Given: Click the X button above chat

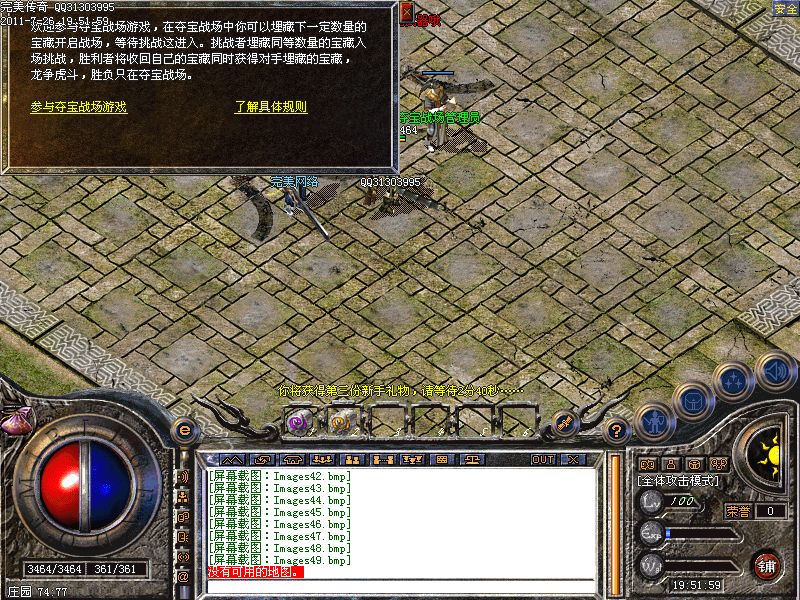Looking at the screenshot, I should (x=572, y=460).
